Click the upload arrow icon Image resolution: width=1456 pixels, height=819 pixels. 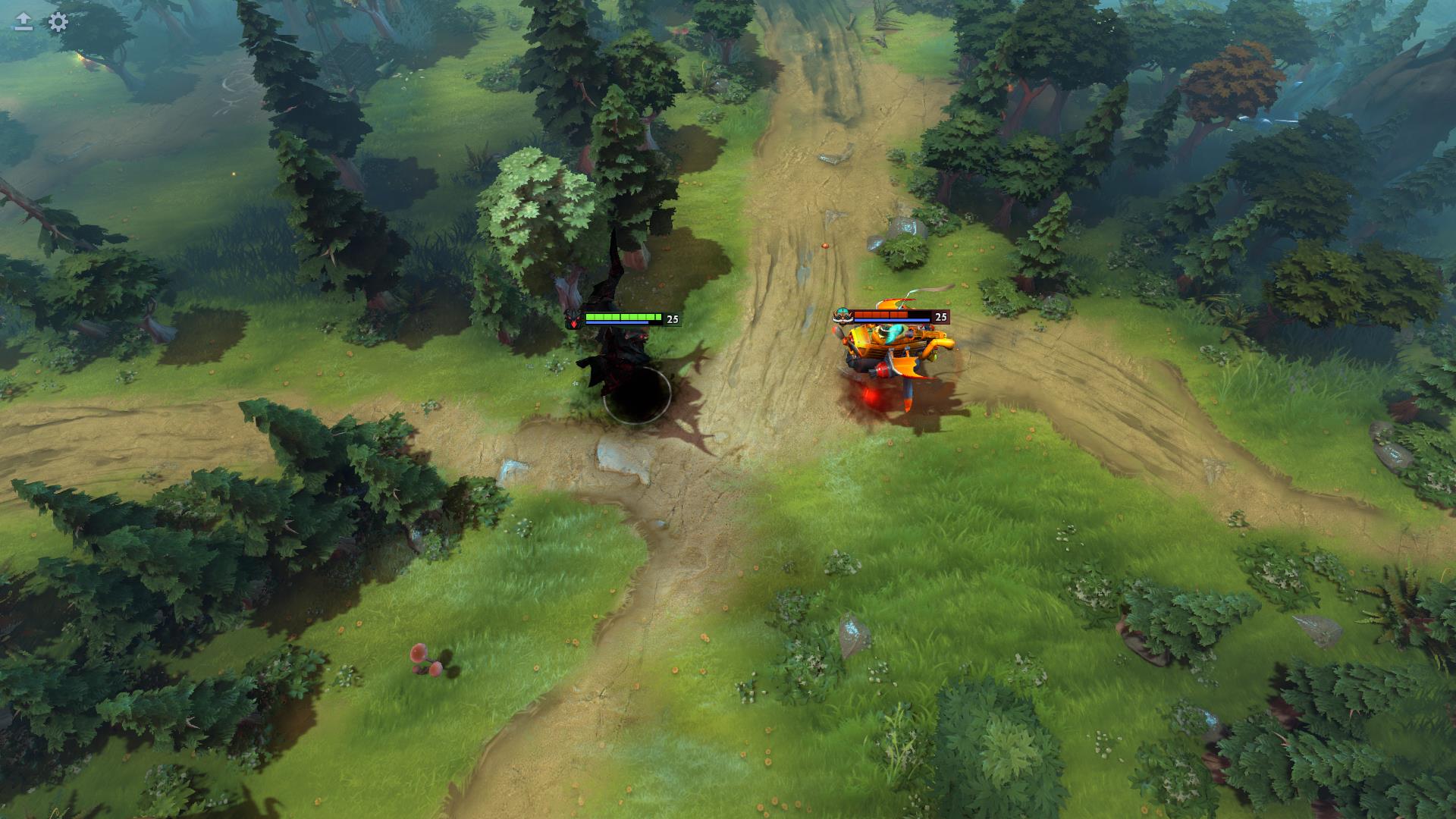point(24,22)
